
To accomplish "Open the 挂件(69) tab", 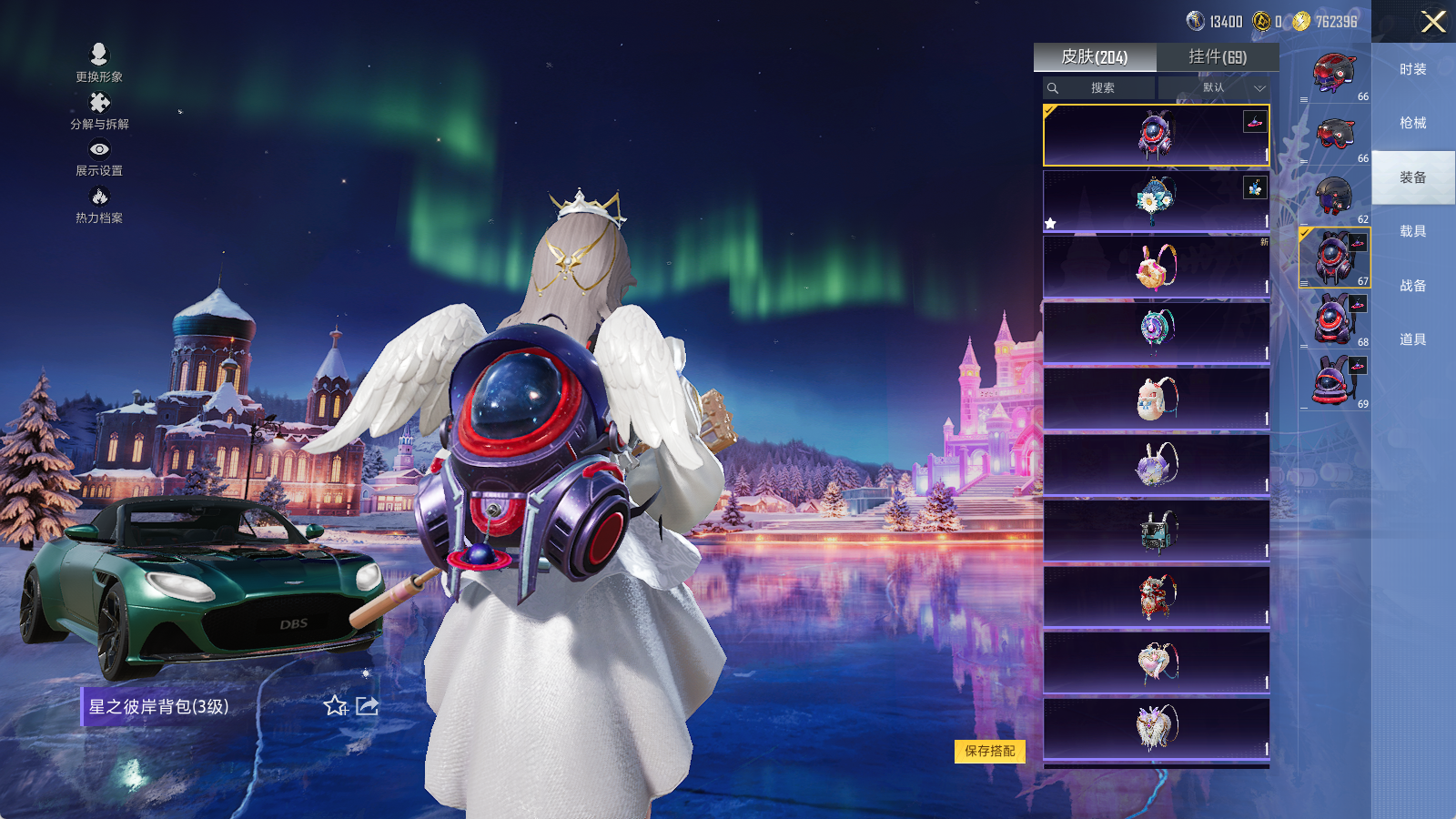I will pos(1218,57).
